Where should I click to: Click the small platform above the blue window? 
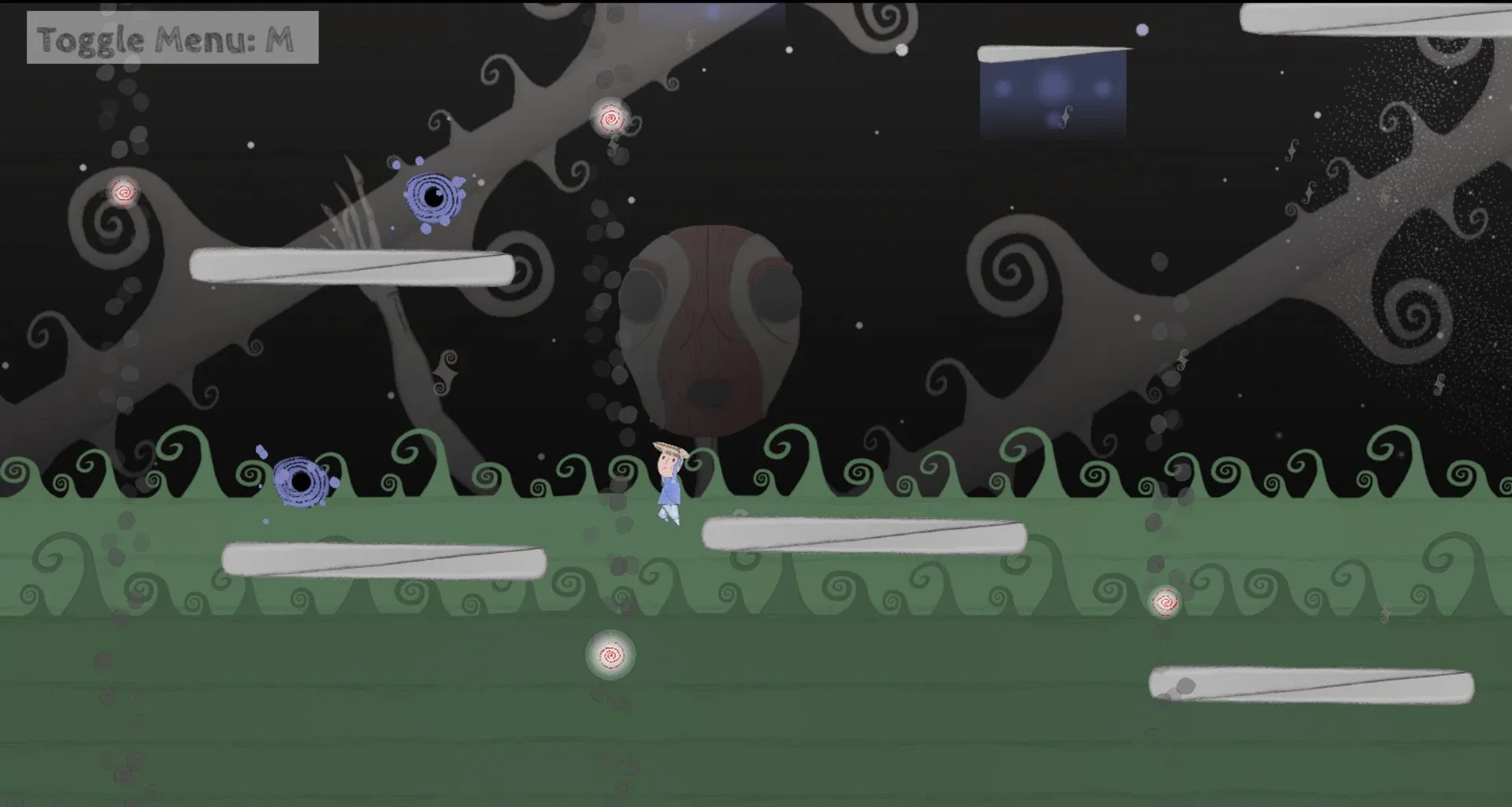click(x=1054, y=52)
